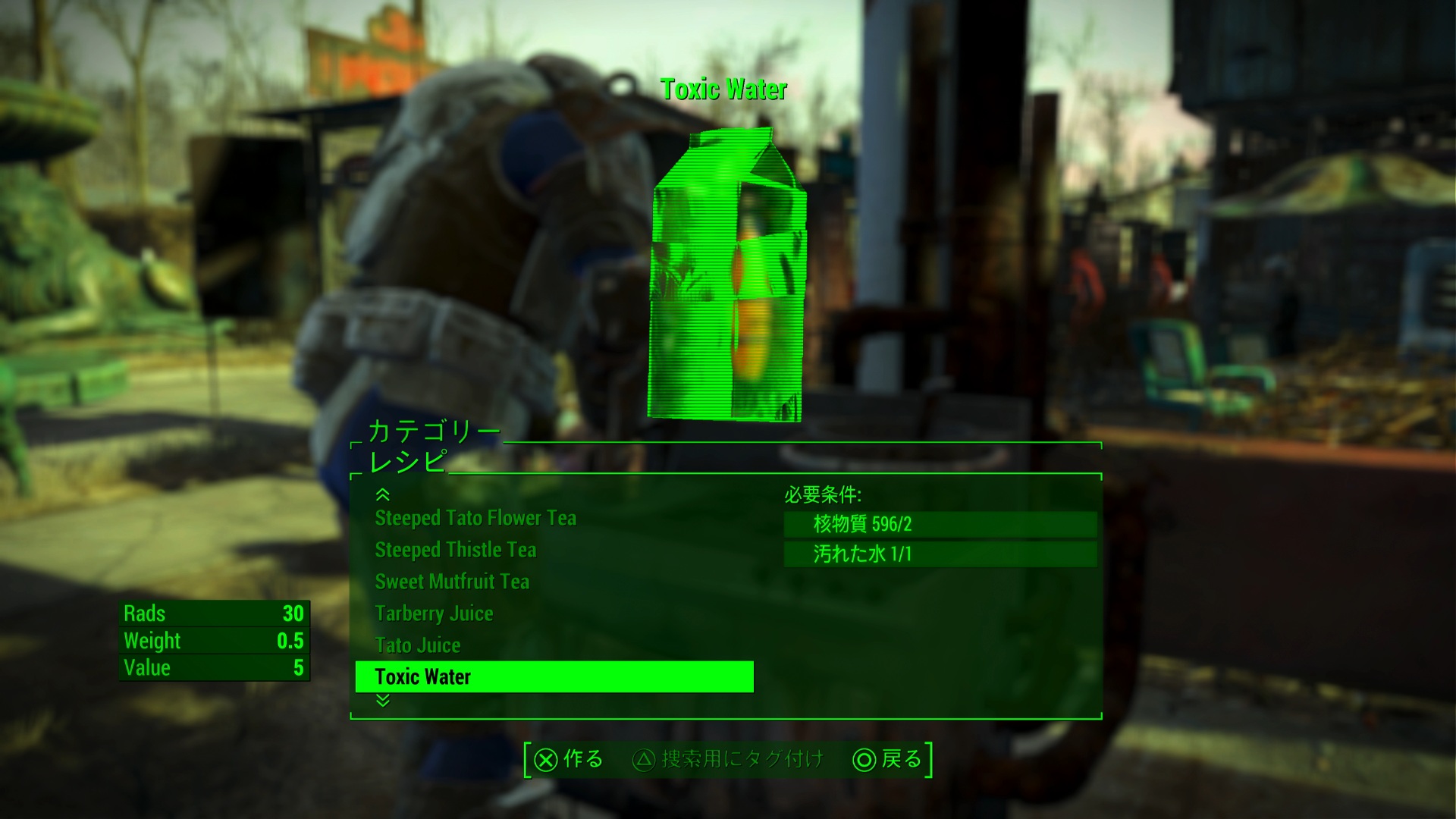The height and width of the screenshot is (819, 1456).
Task: Choose the Tato Juice recipe
Action: pos(418,645)
